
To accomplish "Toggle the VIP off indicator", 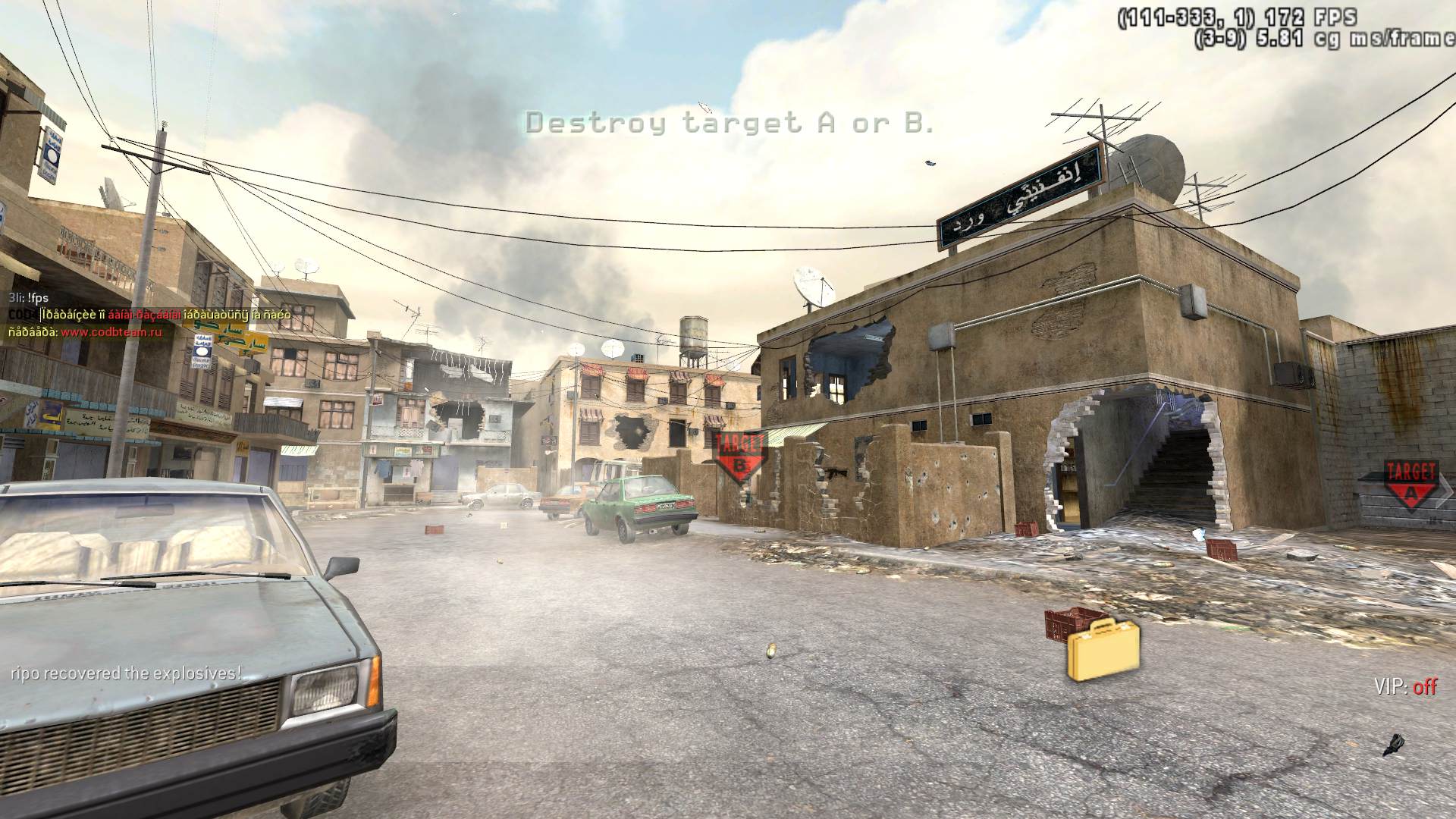I will (1405, 687).
